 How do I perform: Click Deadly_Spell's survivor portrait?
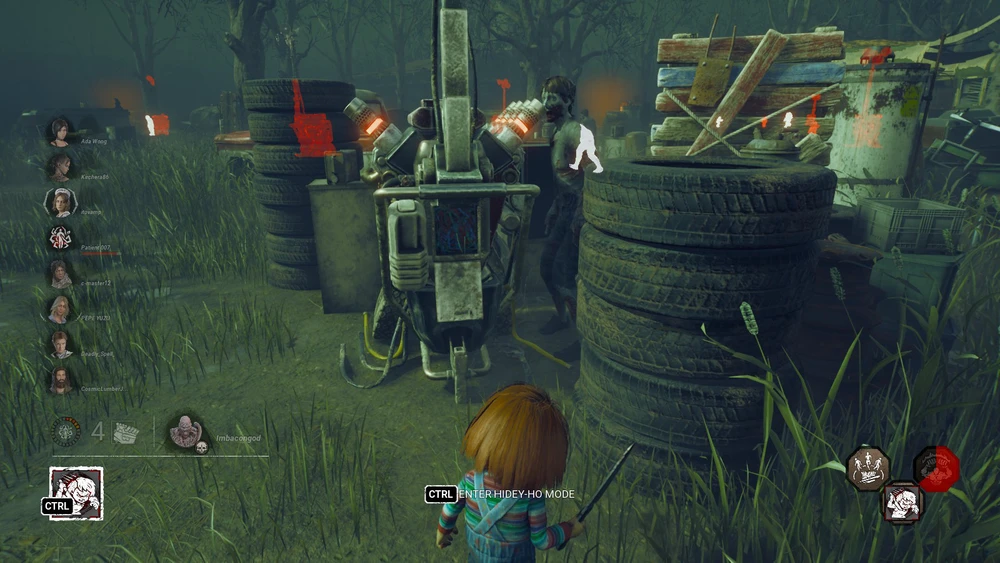pos(60,344)
